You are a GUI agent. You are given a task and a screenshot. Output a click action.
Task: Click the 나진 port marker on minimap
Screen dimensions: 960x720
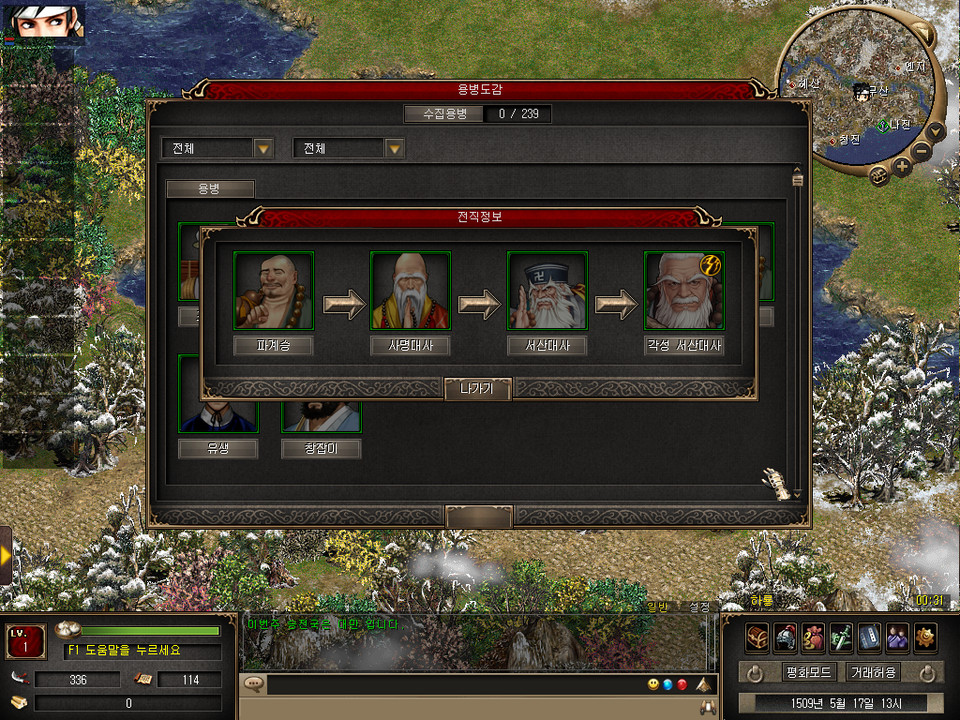[883, 125]
